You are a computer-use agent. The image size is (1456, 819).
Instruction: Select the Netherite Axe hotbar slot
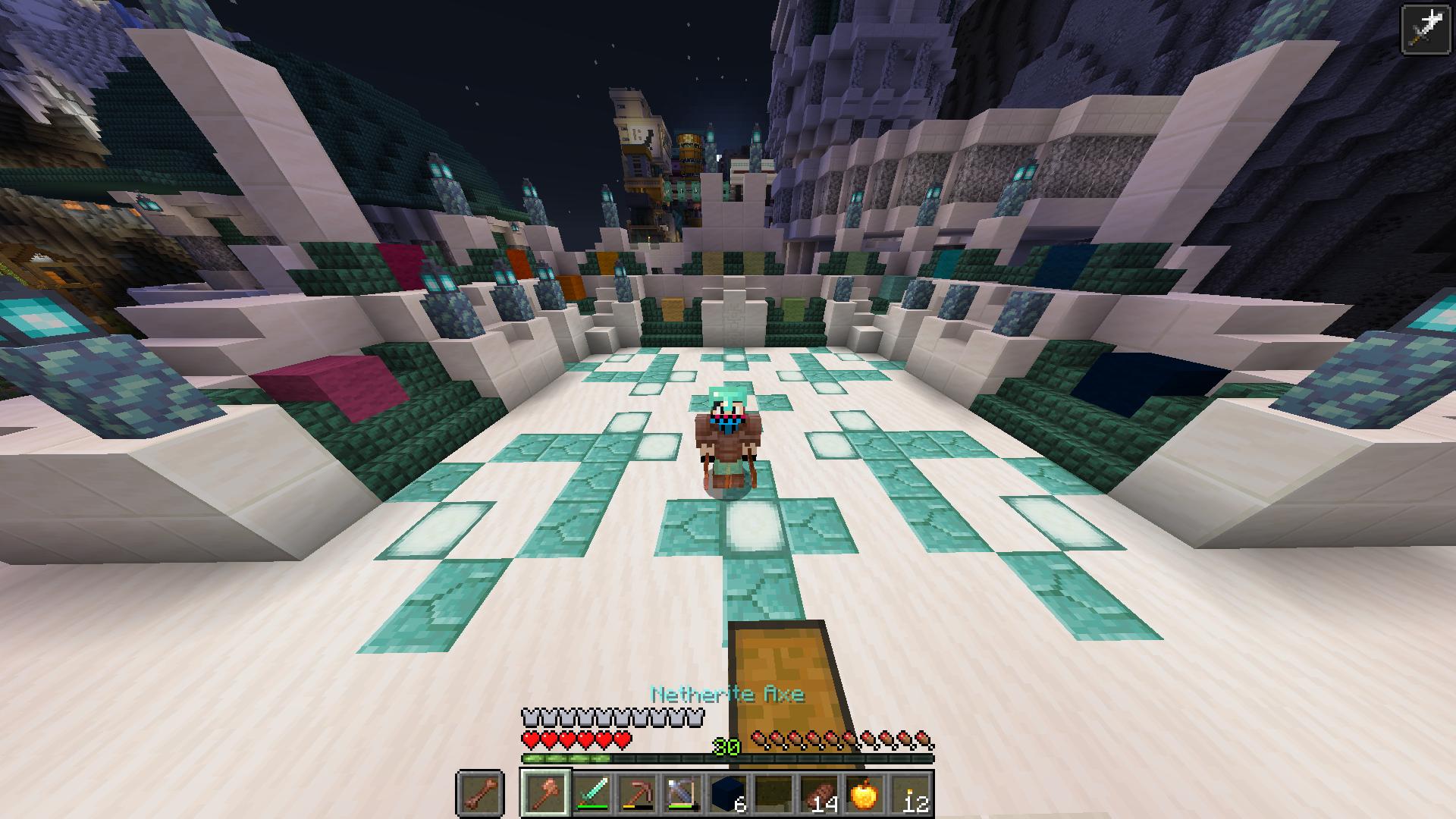pyautogui.click(x=544, y=793)
